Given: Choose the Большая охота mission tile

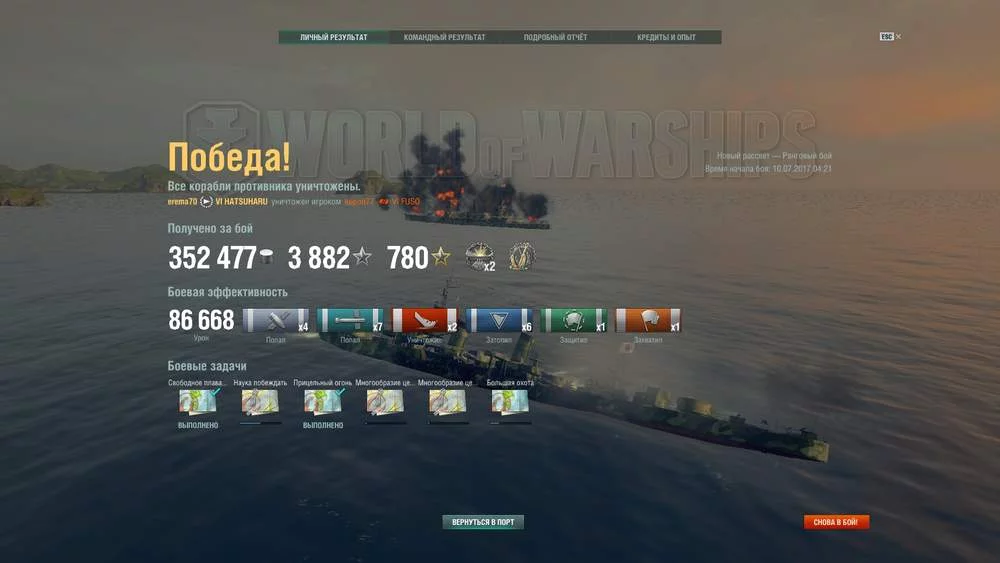Looking at the screenshot, I should click(510, 402).
